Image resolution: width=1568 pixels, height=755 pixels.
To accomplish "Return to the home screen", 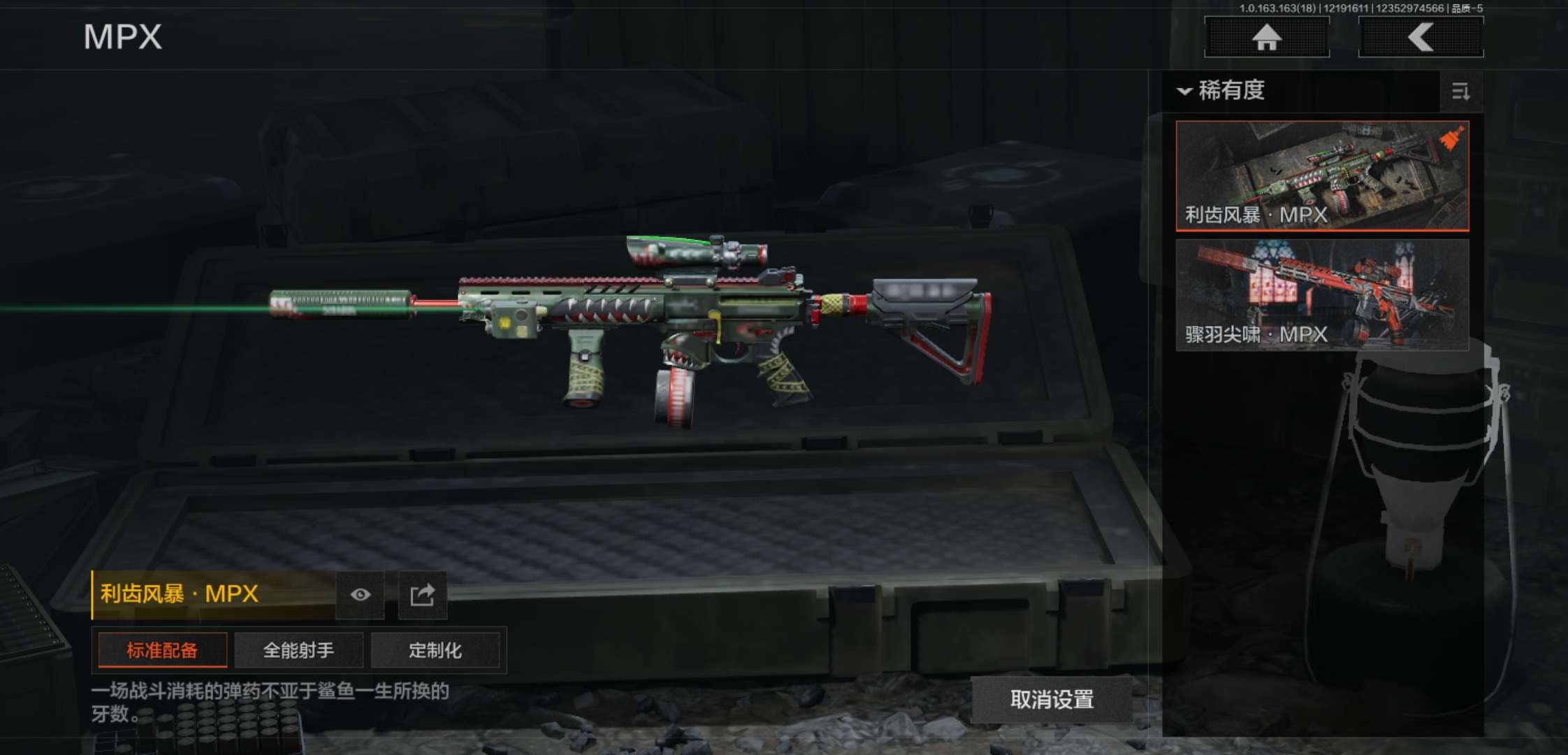I will tap(1266, 37).
